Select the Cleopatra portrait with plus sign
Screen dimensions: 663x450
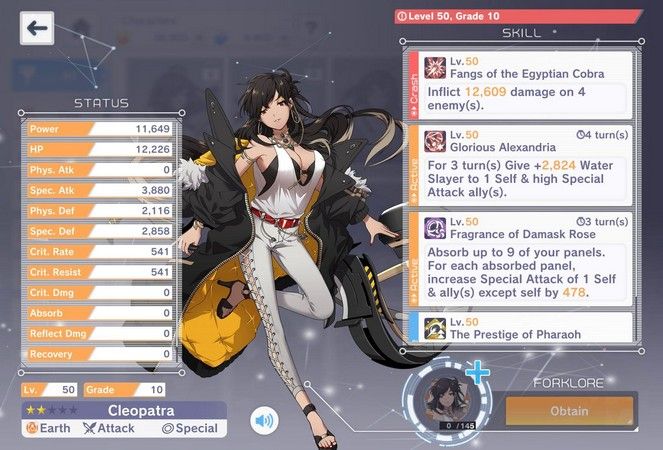click(x=440, y=398)
